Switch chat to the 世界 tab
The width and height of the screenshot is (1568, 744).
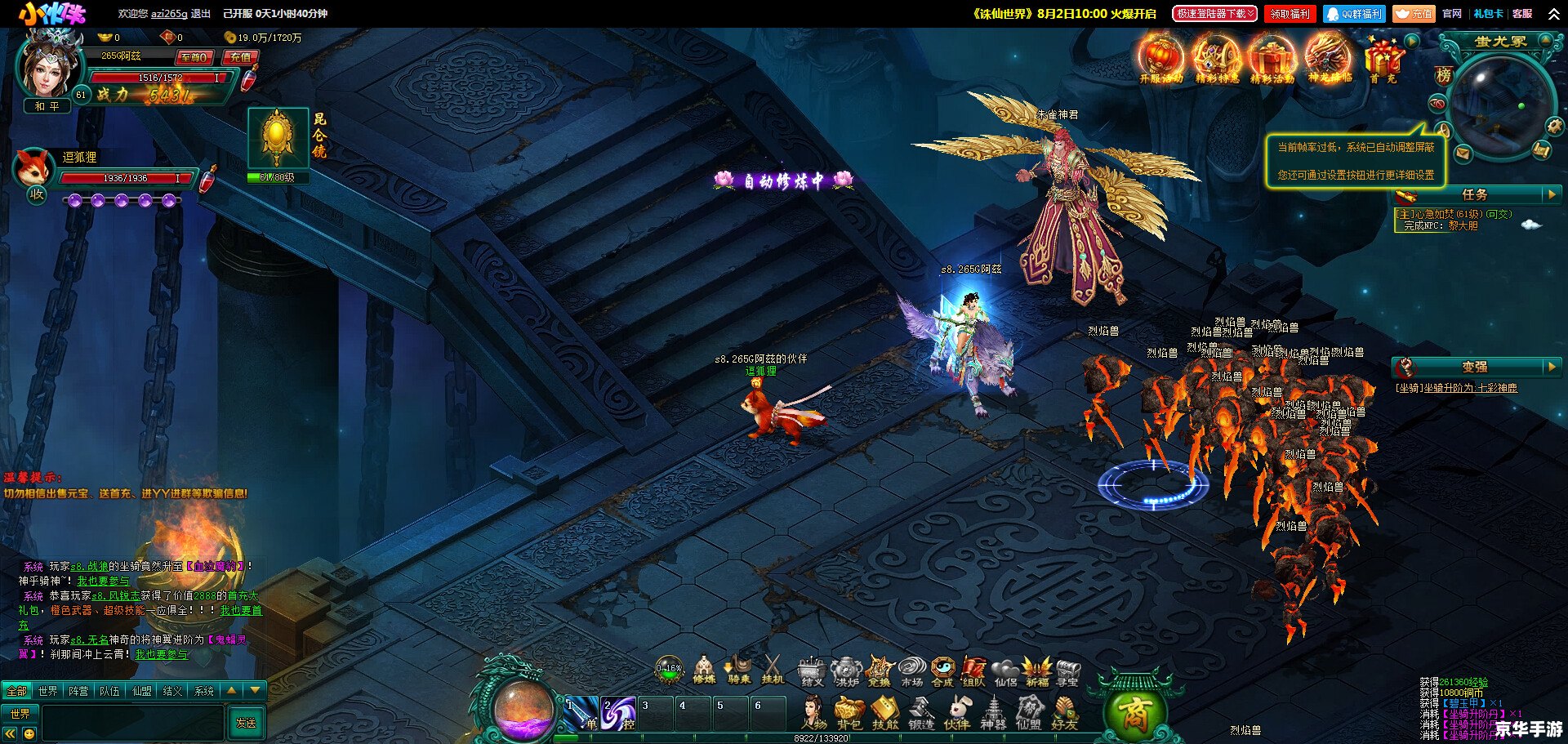click(x=48, y=691)
